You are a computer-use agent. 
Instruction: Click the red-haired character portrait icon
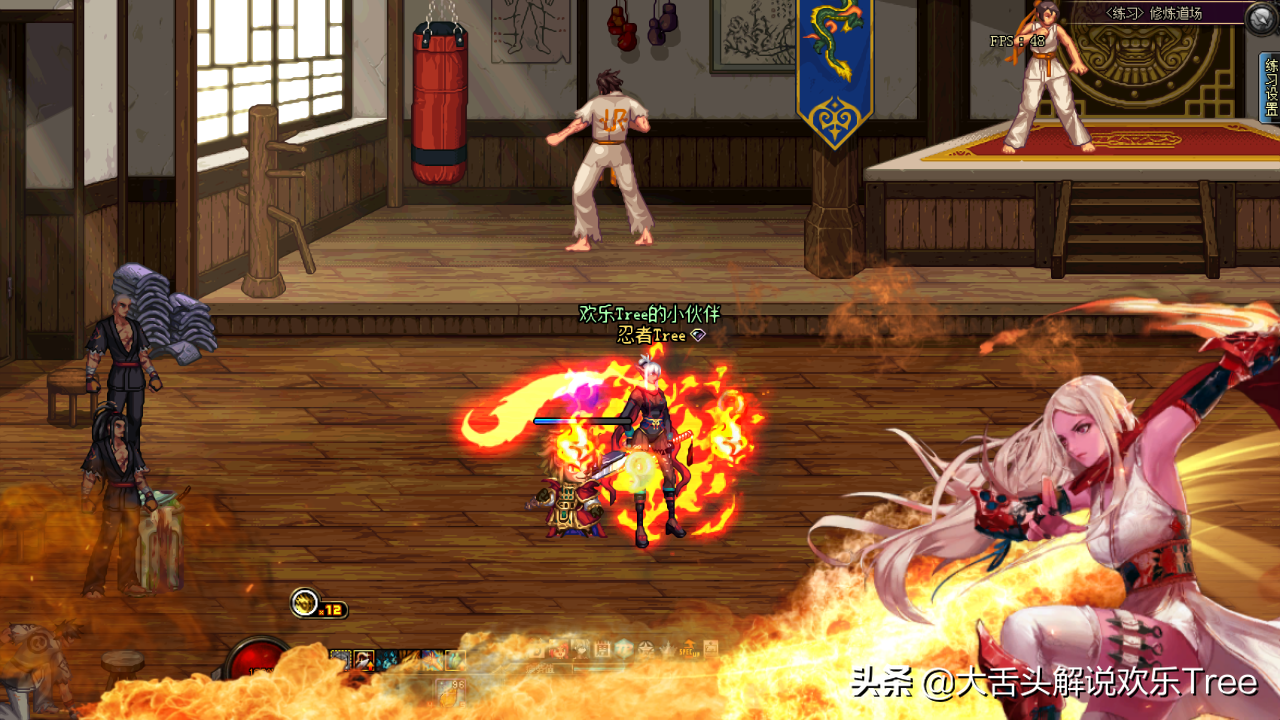(x=559, y=650)
